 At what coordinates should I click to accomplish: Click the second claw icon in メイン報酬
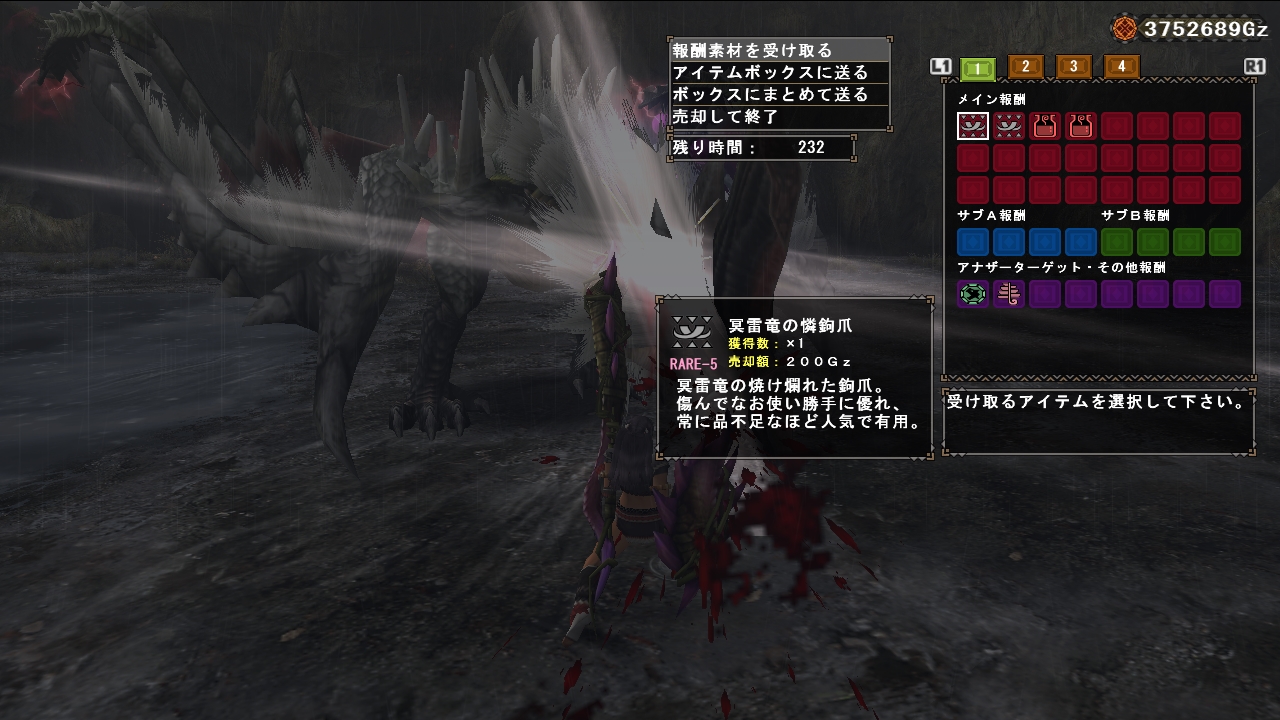1009,125
